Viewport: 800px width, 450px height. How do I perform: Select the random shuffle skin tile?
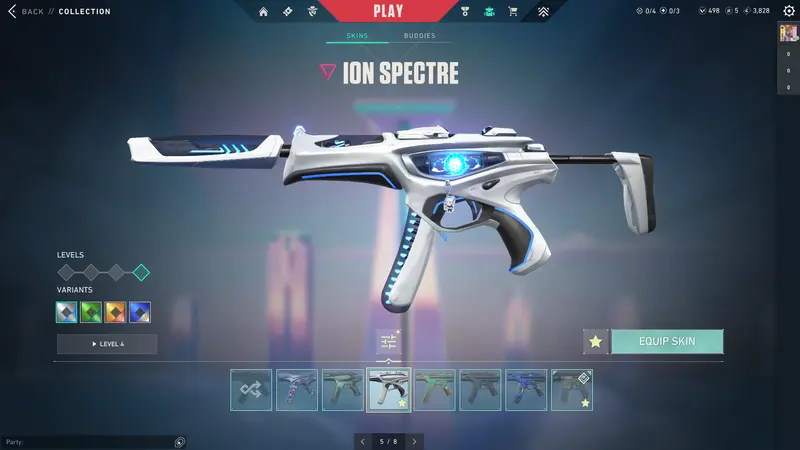tap(251, 390)
